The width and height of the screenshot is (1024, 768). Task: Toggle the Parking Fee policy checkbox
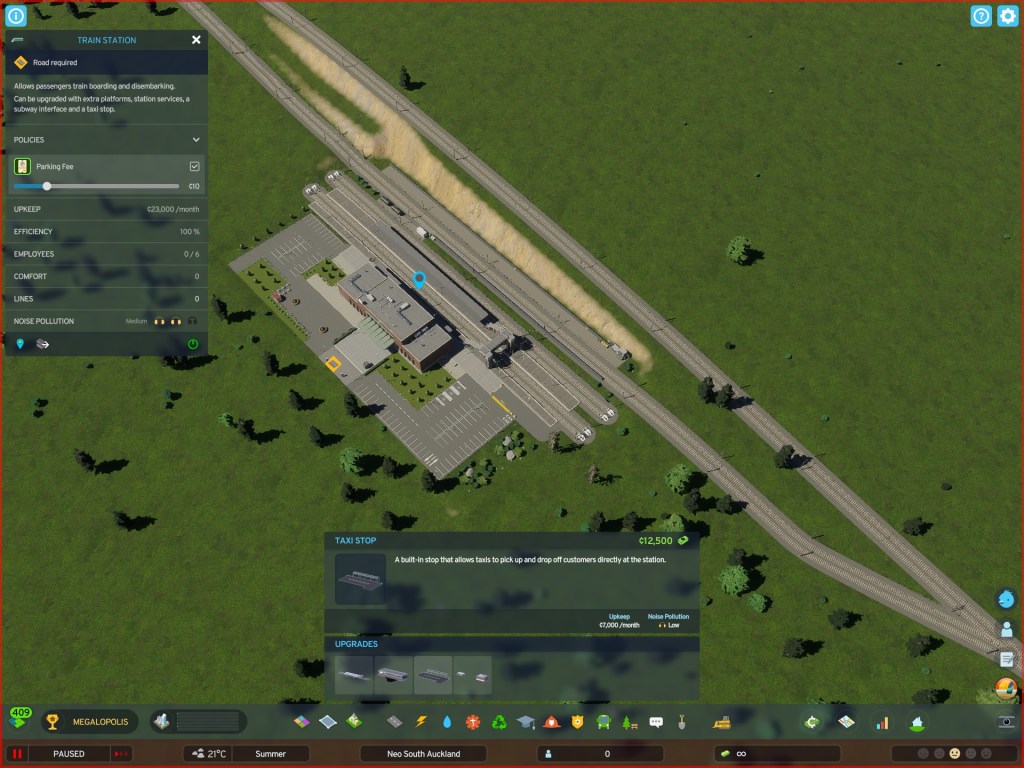pyautogui.click(x=195, y=166)
